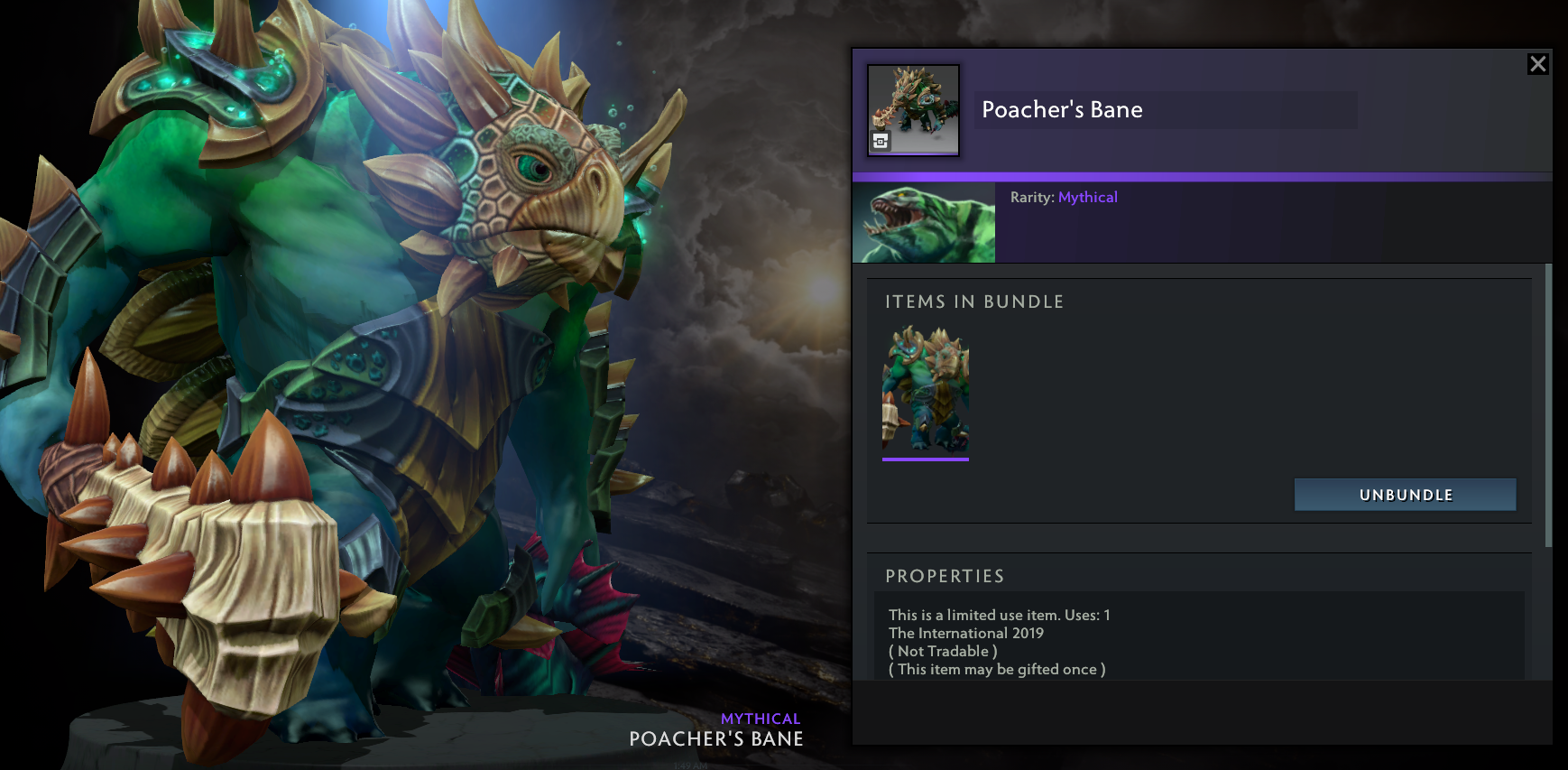Unbundle the Poacher's Bane bundle
1568x770 pixels.
[x=1405, y=495]
